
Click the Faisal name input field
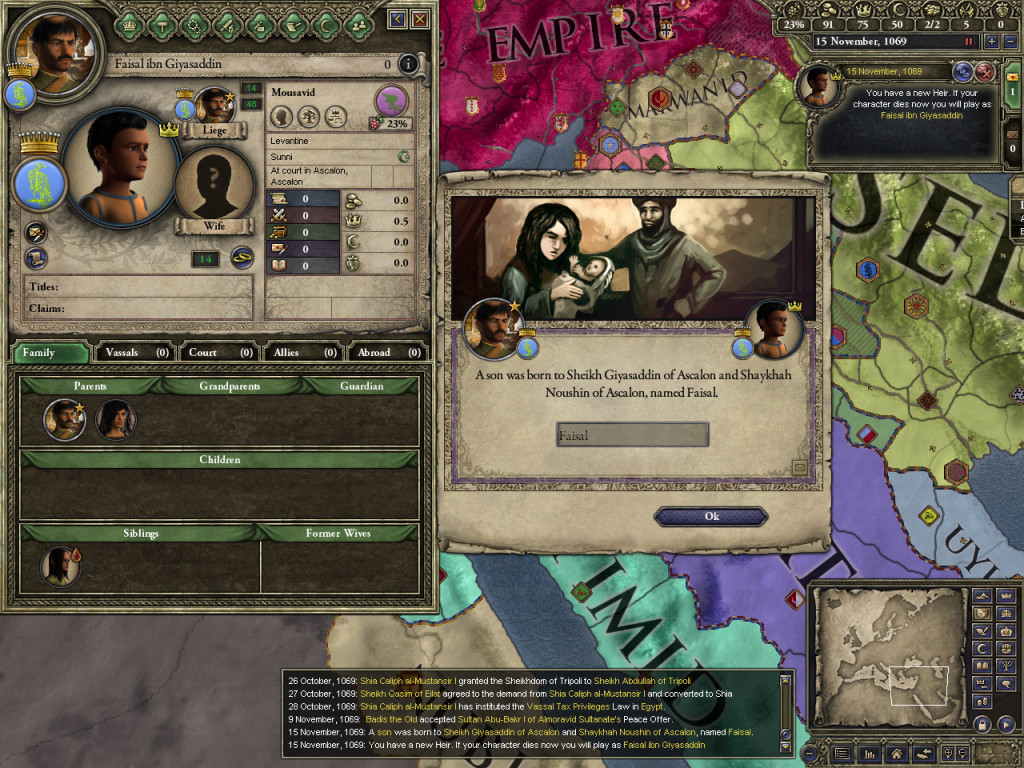[x=632, y=435]
